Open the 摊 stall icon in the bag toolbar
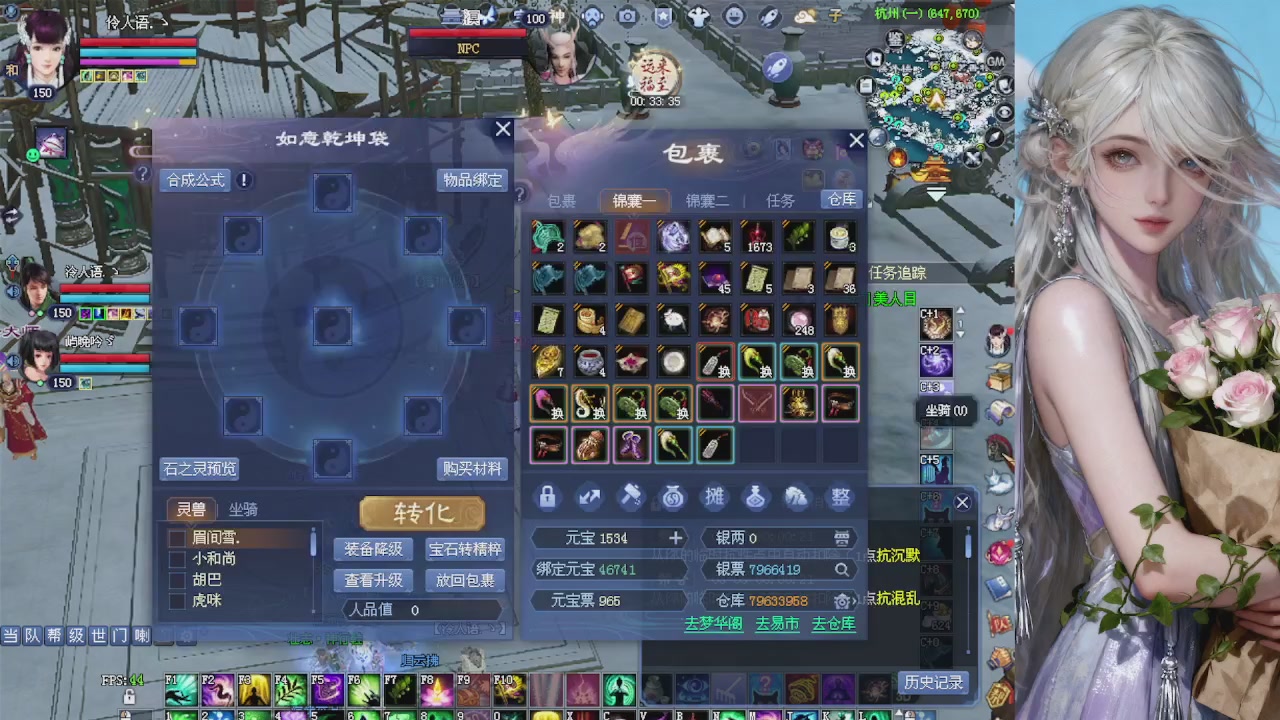This screenshot has height=720, width=1280. point(714,498)
